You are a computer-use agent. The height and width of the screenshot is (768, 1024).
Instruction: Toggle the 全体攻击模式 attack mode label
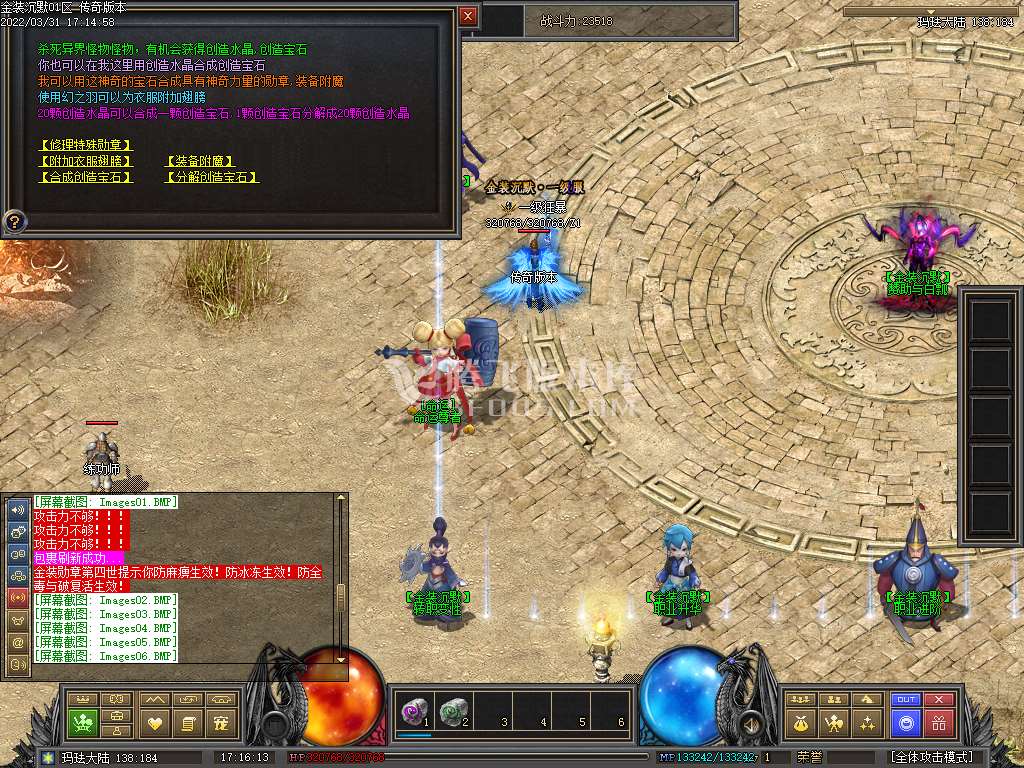[x=931, y=757]
